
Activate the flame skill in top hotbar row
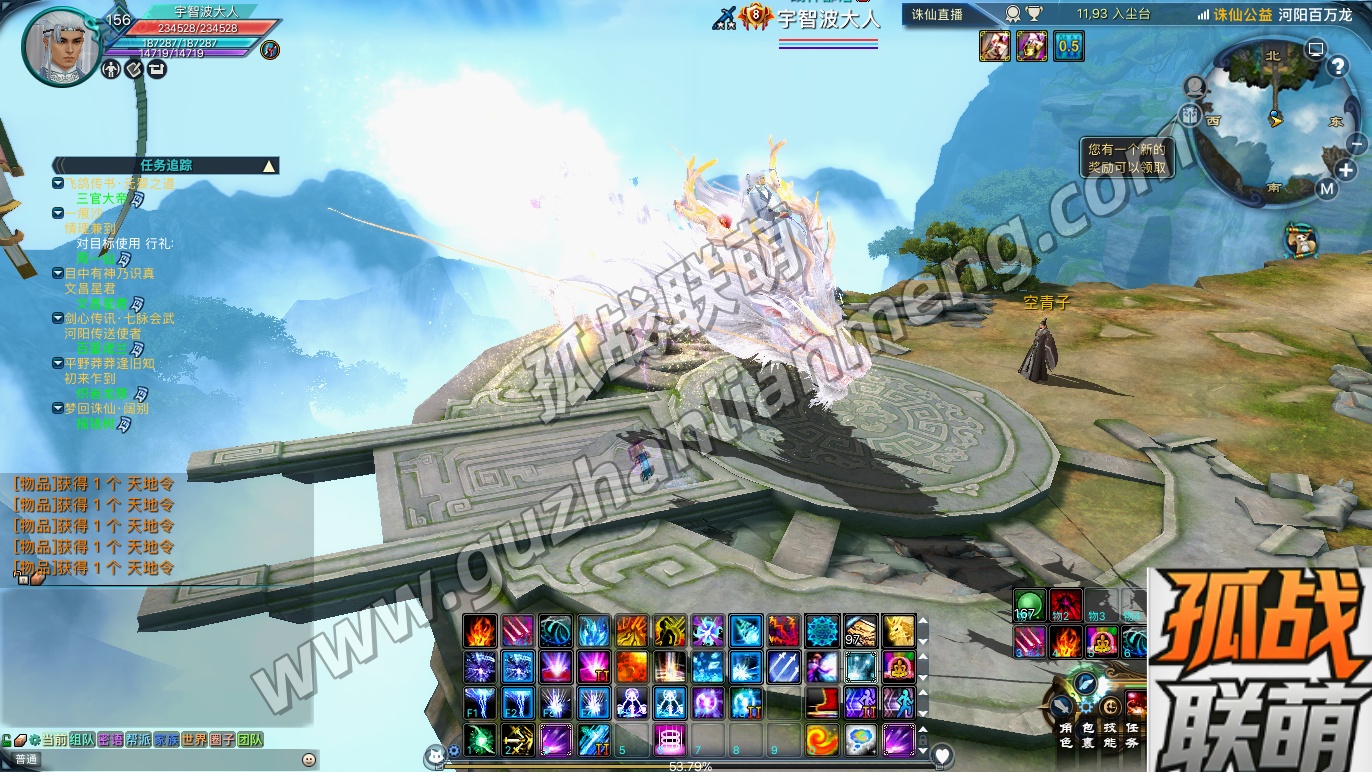[480, 630]
